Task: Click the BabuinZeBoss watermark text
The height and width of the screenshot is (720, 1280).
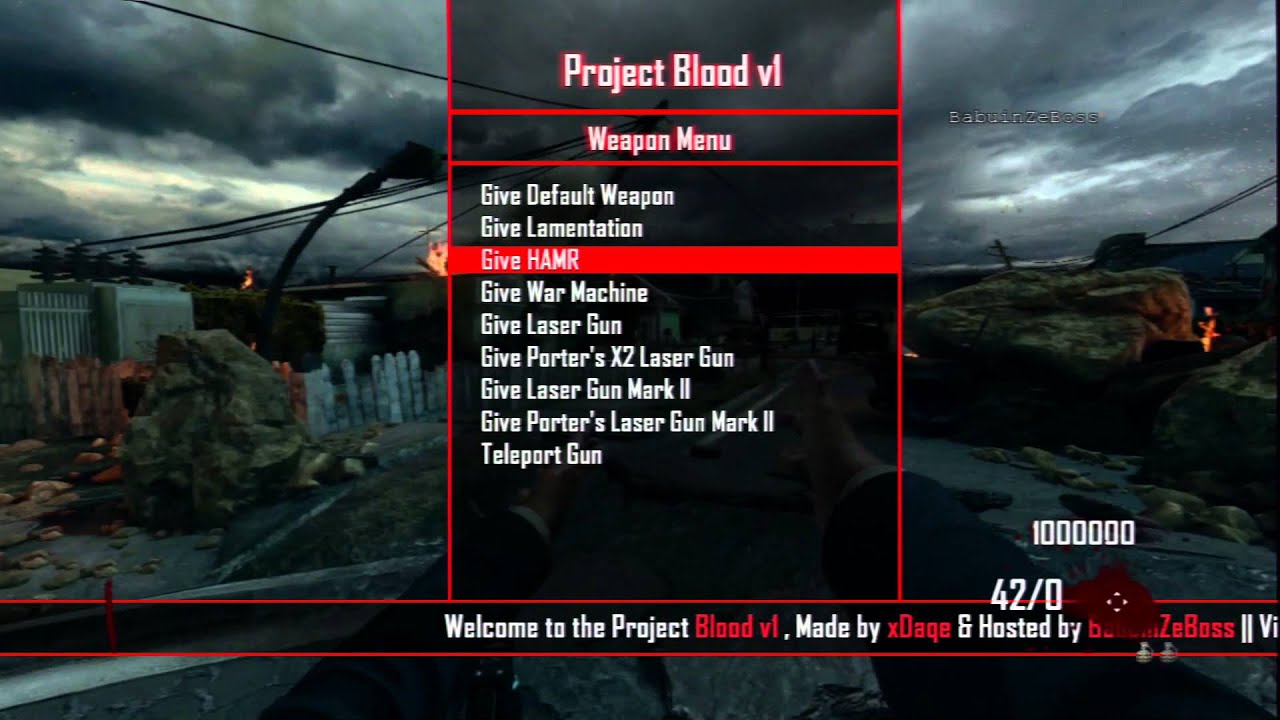Action: click(x=1024, y=117)
